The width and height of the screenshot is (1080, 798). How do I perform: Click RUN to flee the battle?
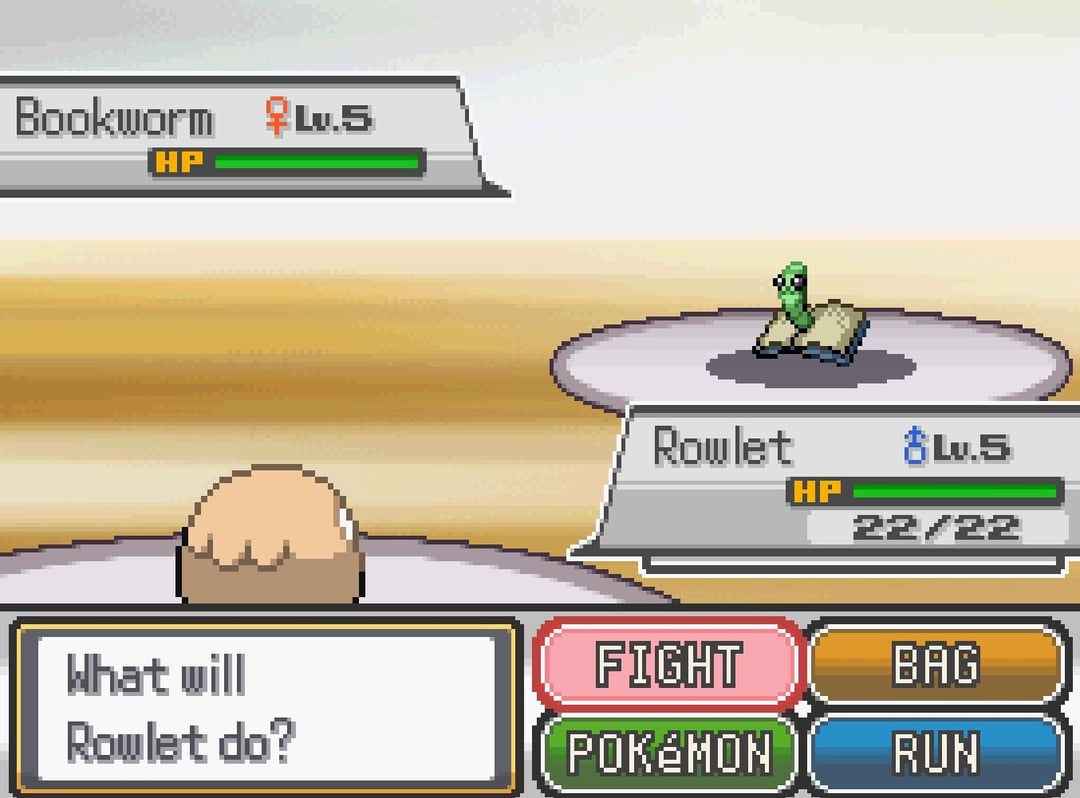tap(936, 752)
